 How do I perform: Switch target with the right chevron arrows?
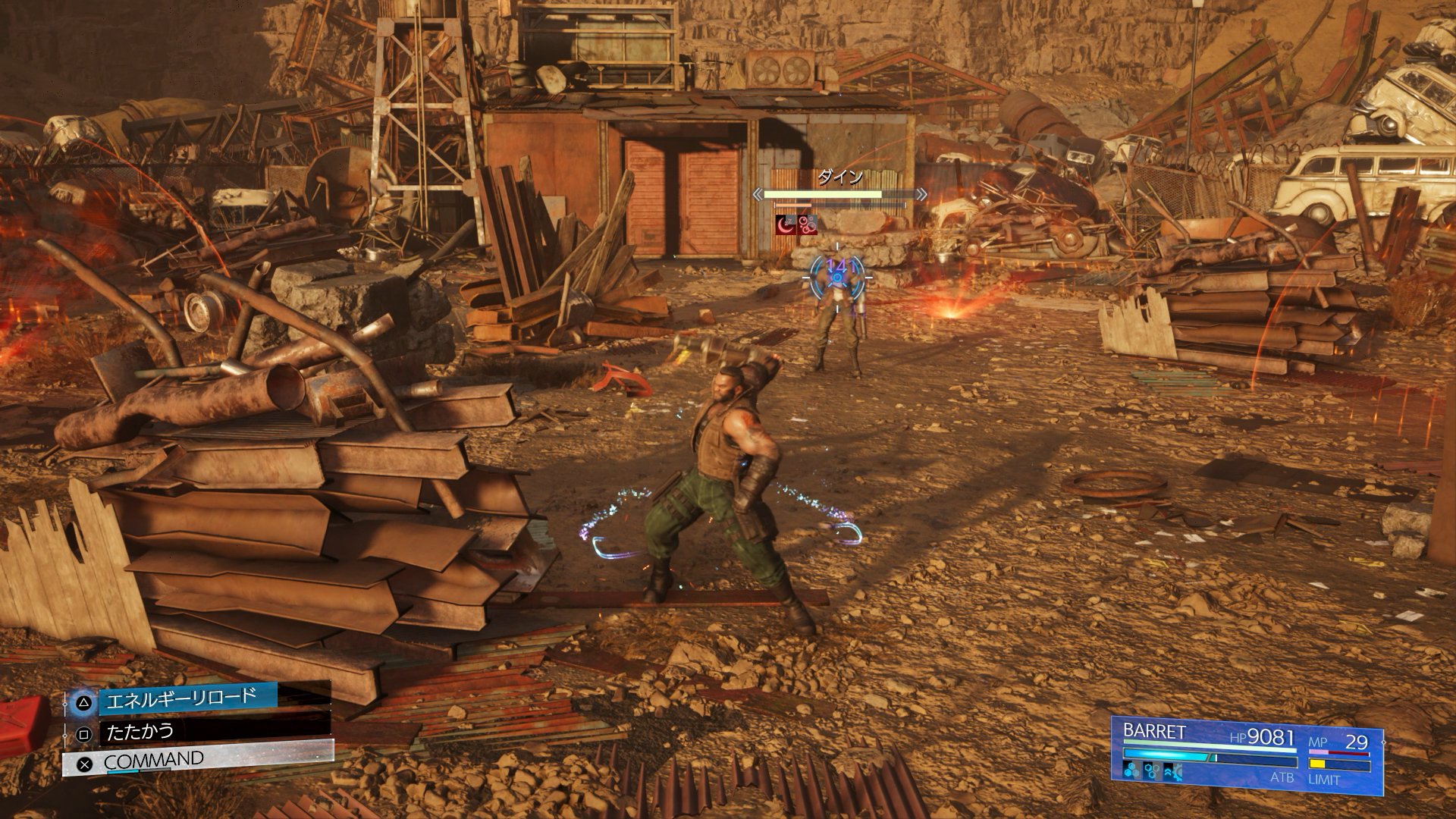click(x=921, y=195)
